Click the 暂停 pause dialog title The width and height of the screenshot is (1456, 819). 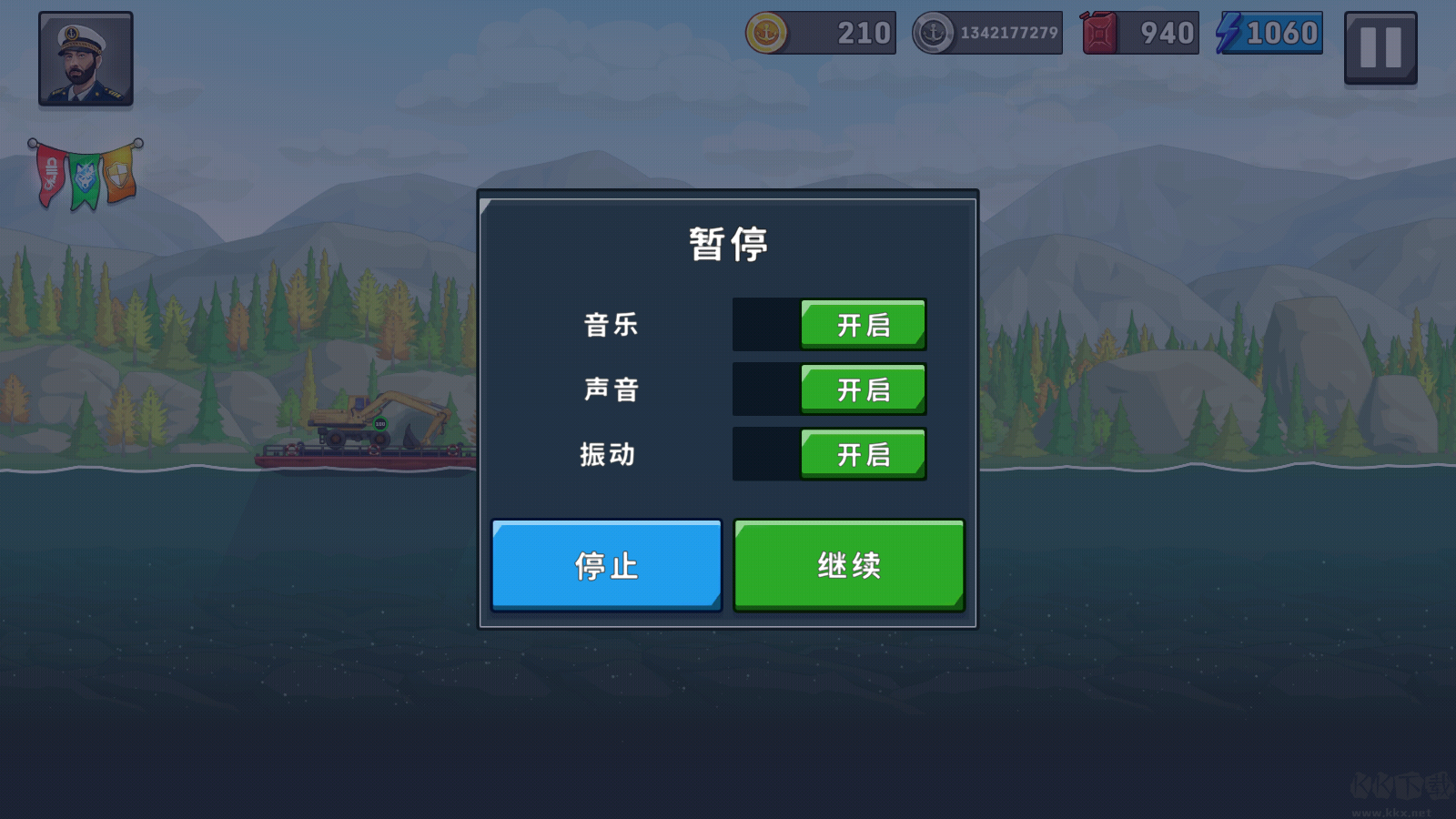727,241
